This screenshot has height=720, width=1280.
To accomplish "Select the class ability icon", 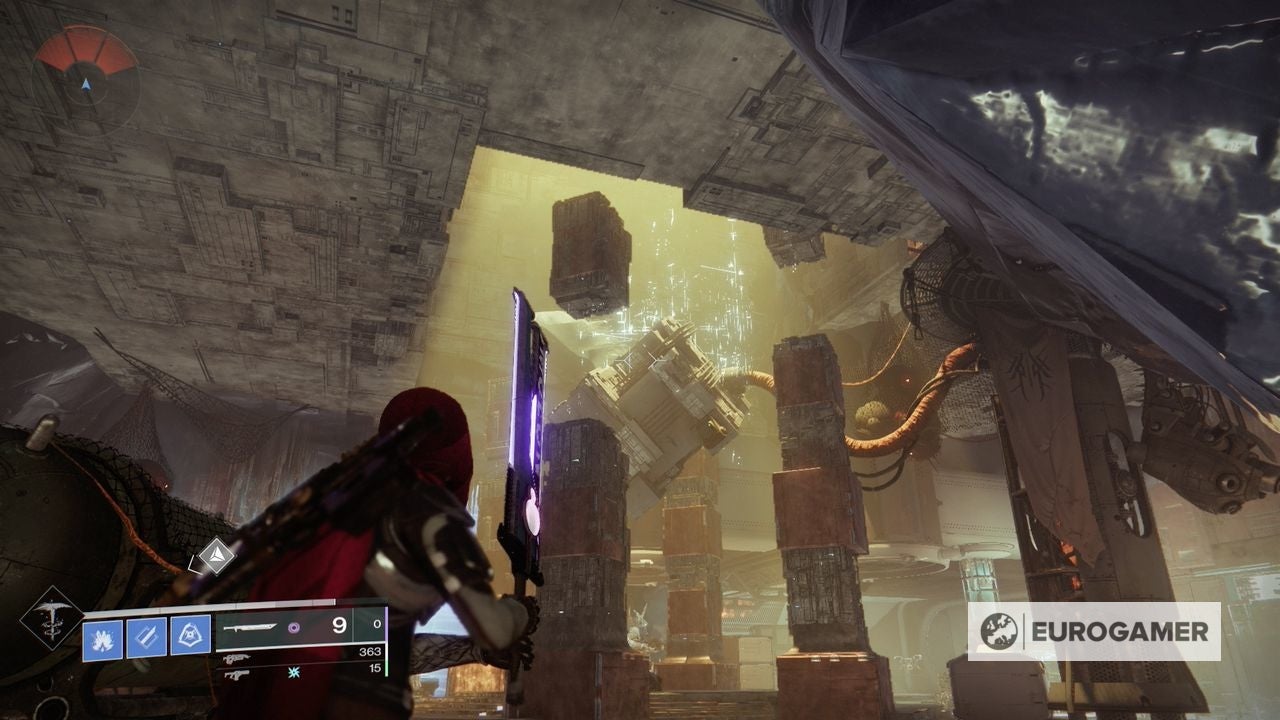I will tap(189, 635).
